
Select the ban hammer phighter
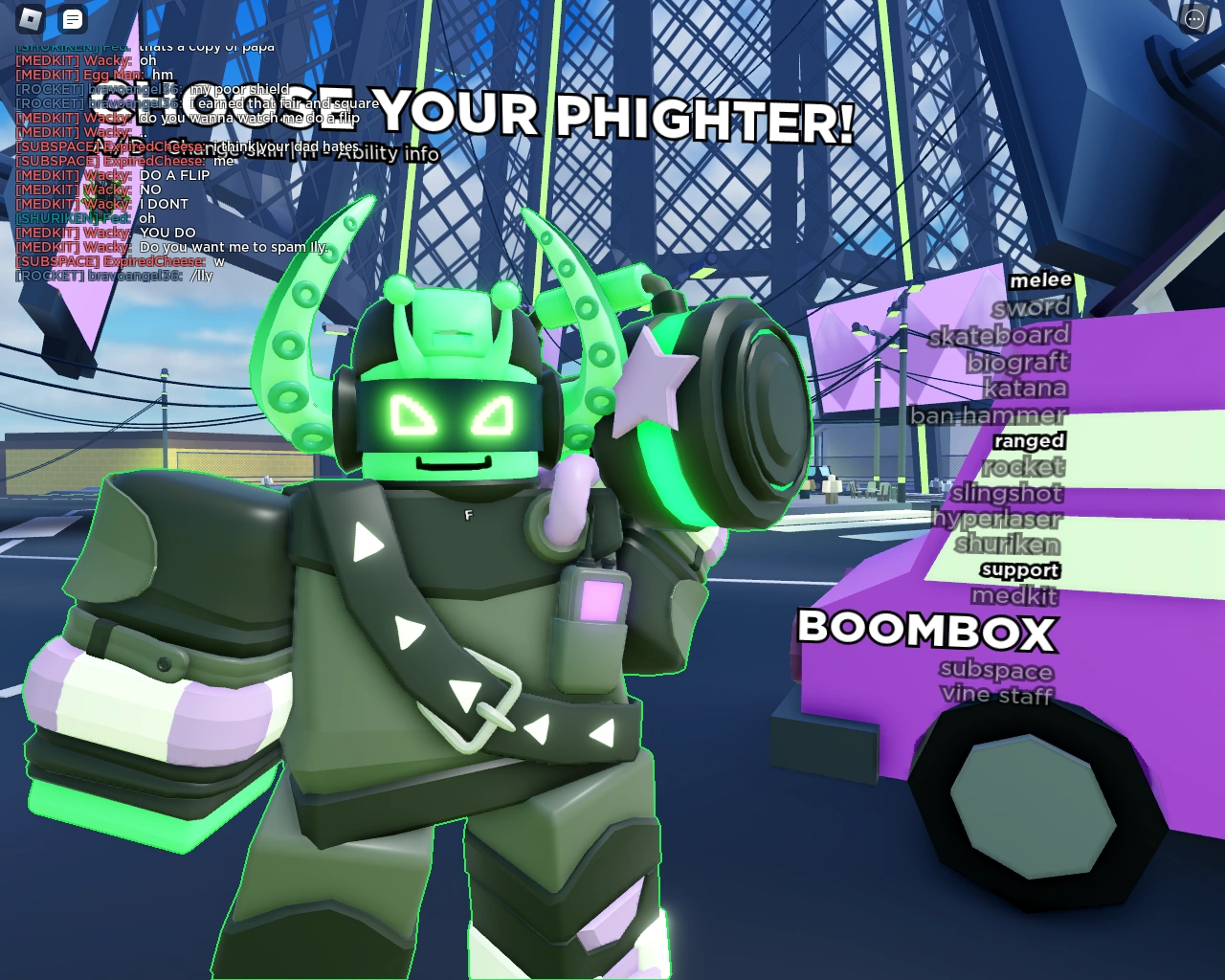point(991,415)
